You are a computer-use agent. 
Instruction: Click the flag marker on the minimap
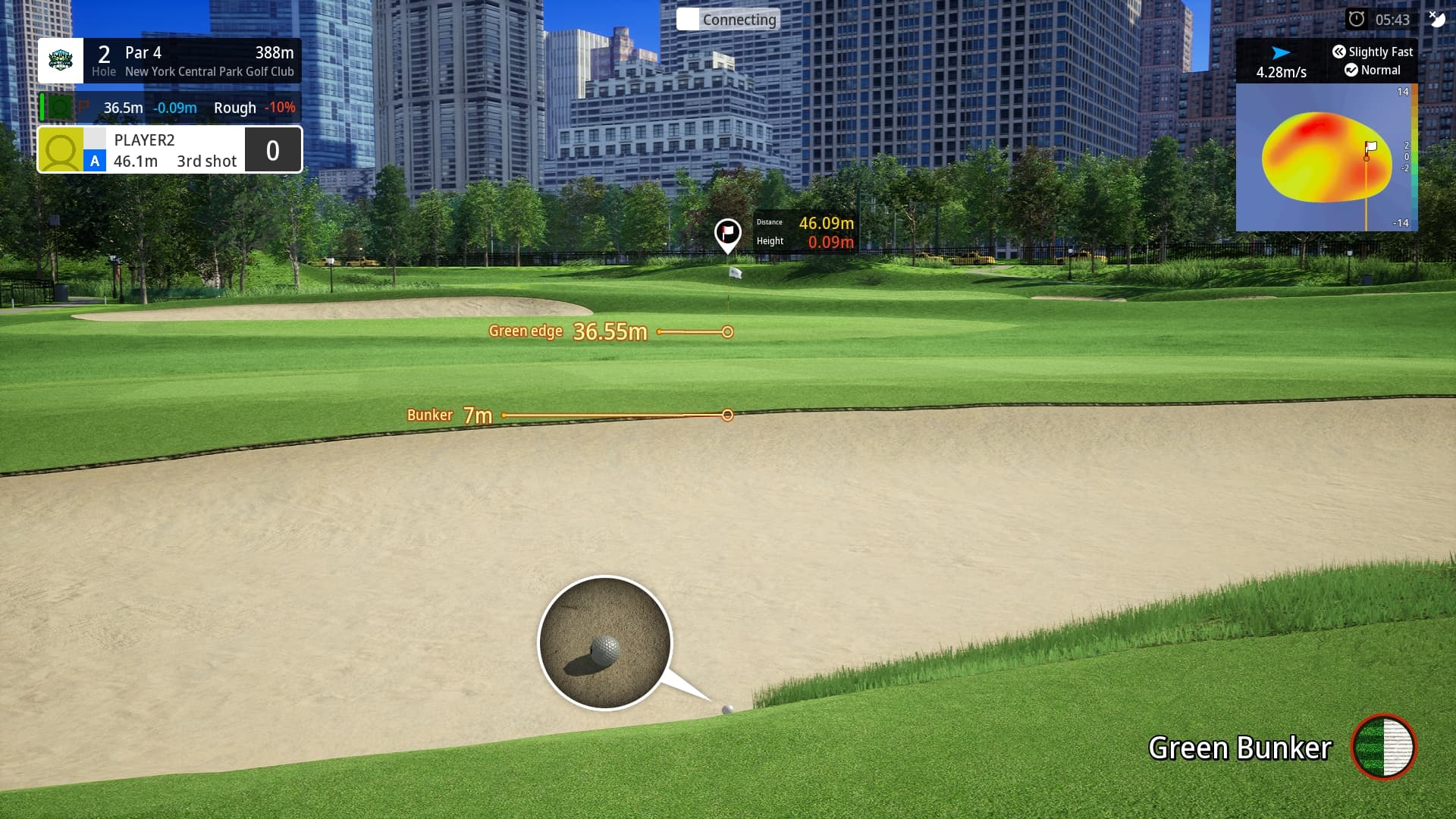(1370, 148)
